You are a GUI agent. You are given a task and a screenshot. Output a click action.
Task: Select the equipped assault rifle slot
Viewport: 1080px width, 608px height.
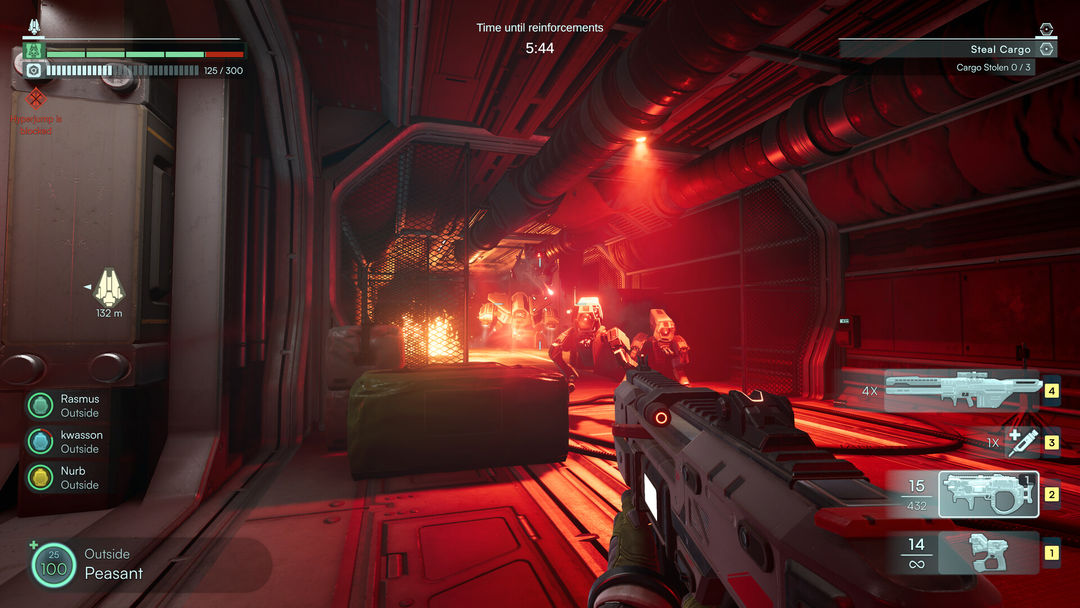coord(988,494)
